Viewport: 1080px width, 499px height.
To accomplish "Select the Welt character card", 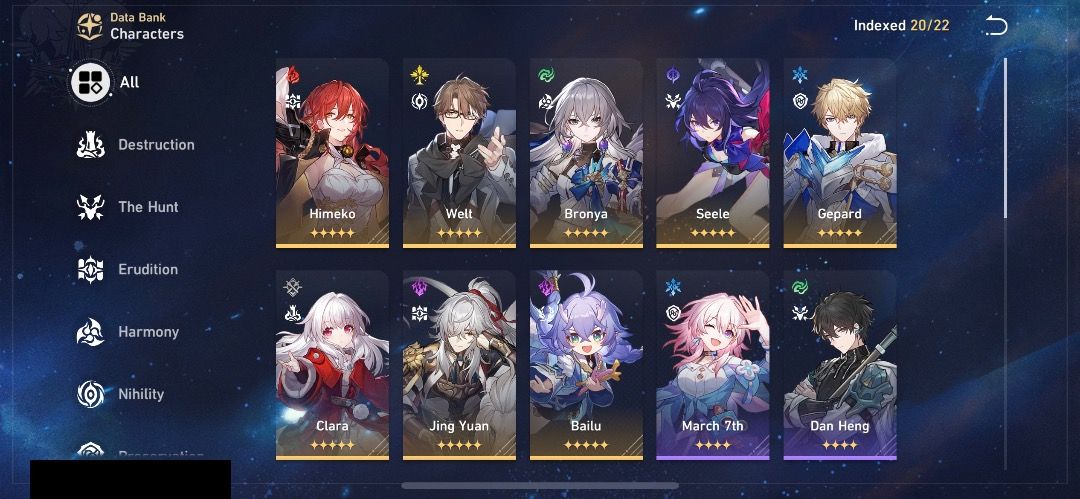I will tap(459, 152).
